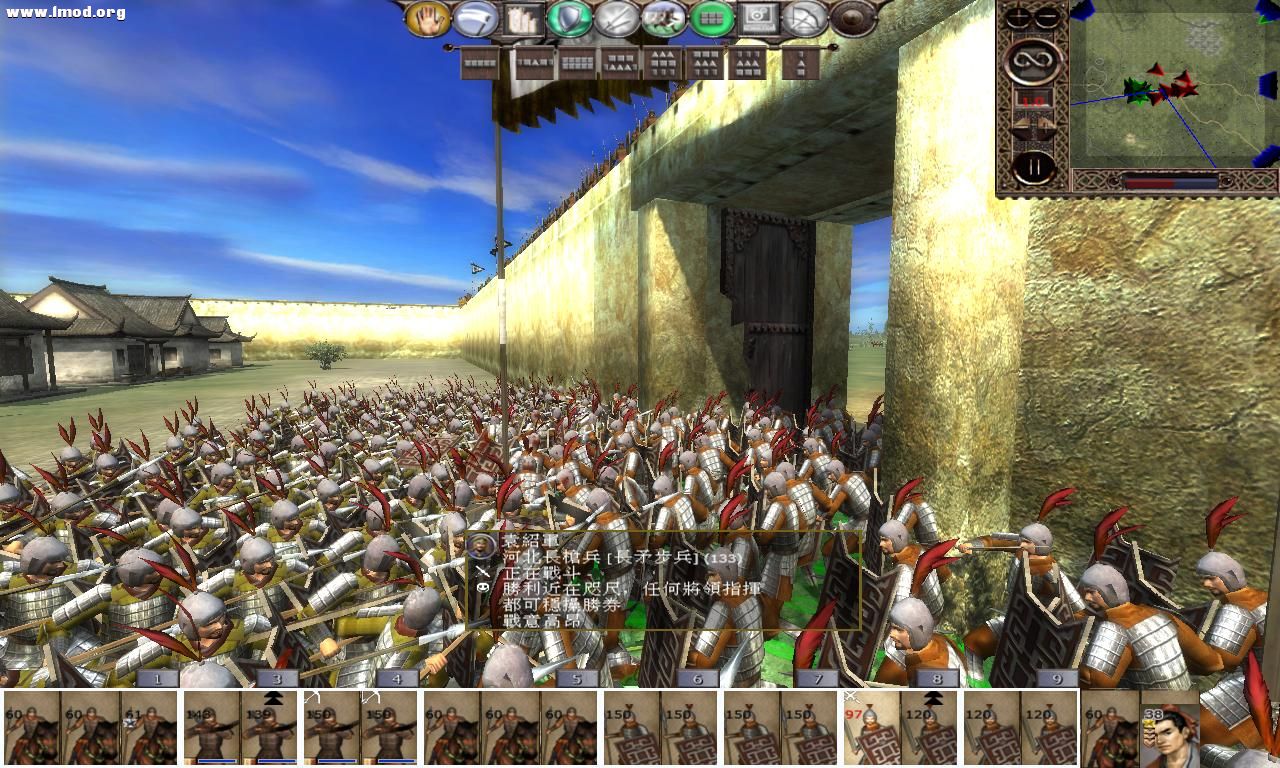Expand group 2 units via its up chevron
1280x768 pixels.
coord(272,696)
